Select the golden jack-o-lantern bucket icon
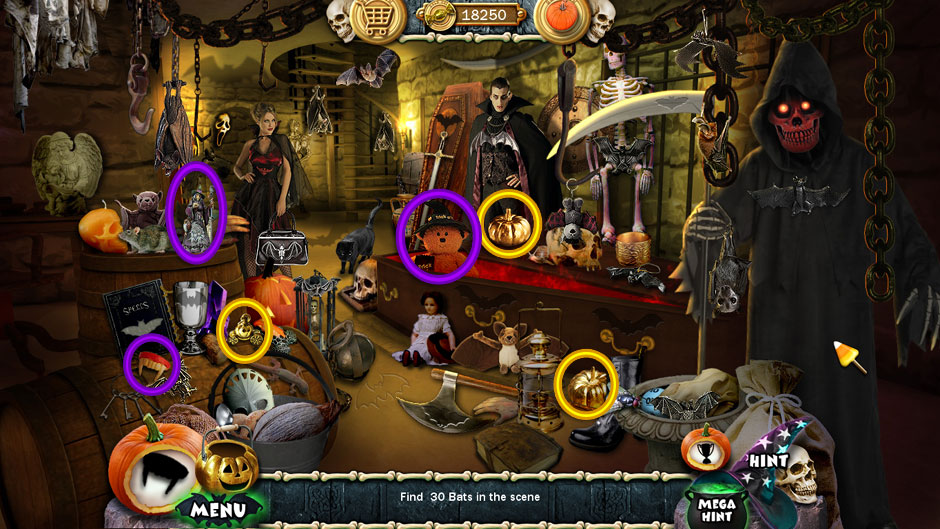This screenshot has height=529, width=940. pyautogui.click(x=227, y=464)
